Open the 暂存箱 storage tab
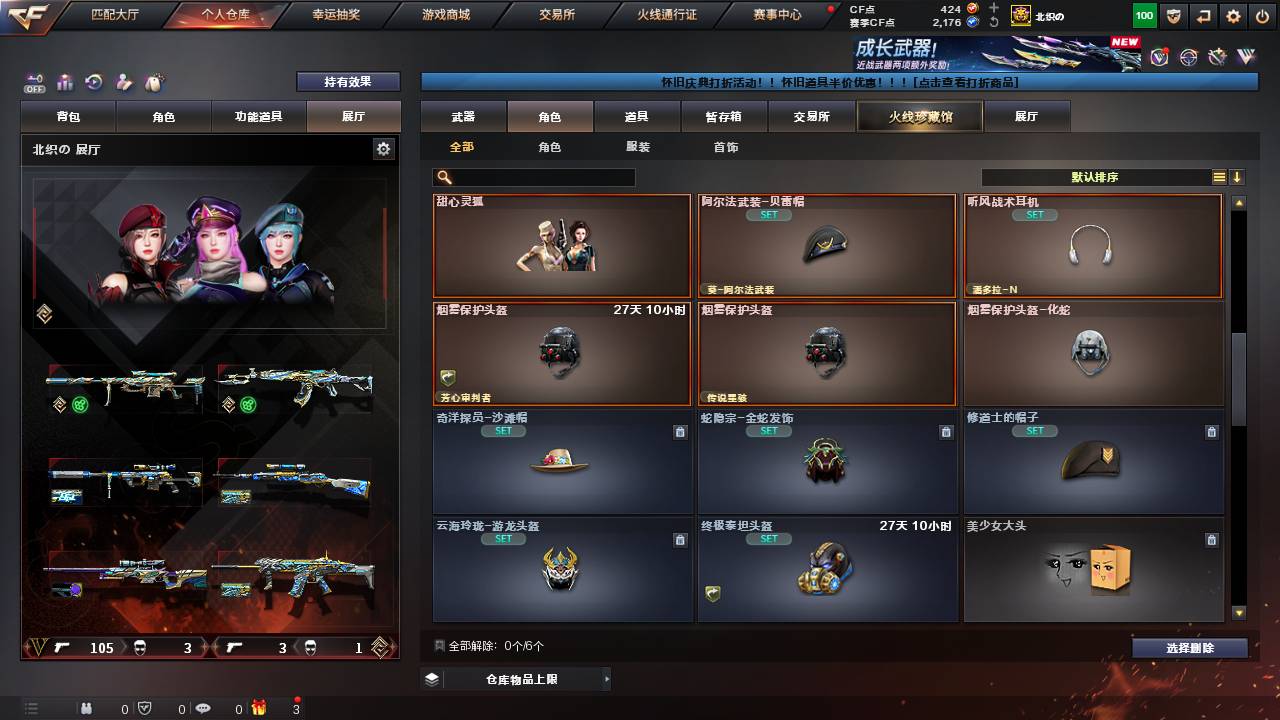Viewport: 1280px width, 720px height. pyautogui.click(x=724, y=117)
